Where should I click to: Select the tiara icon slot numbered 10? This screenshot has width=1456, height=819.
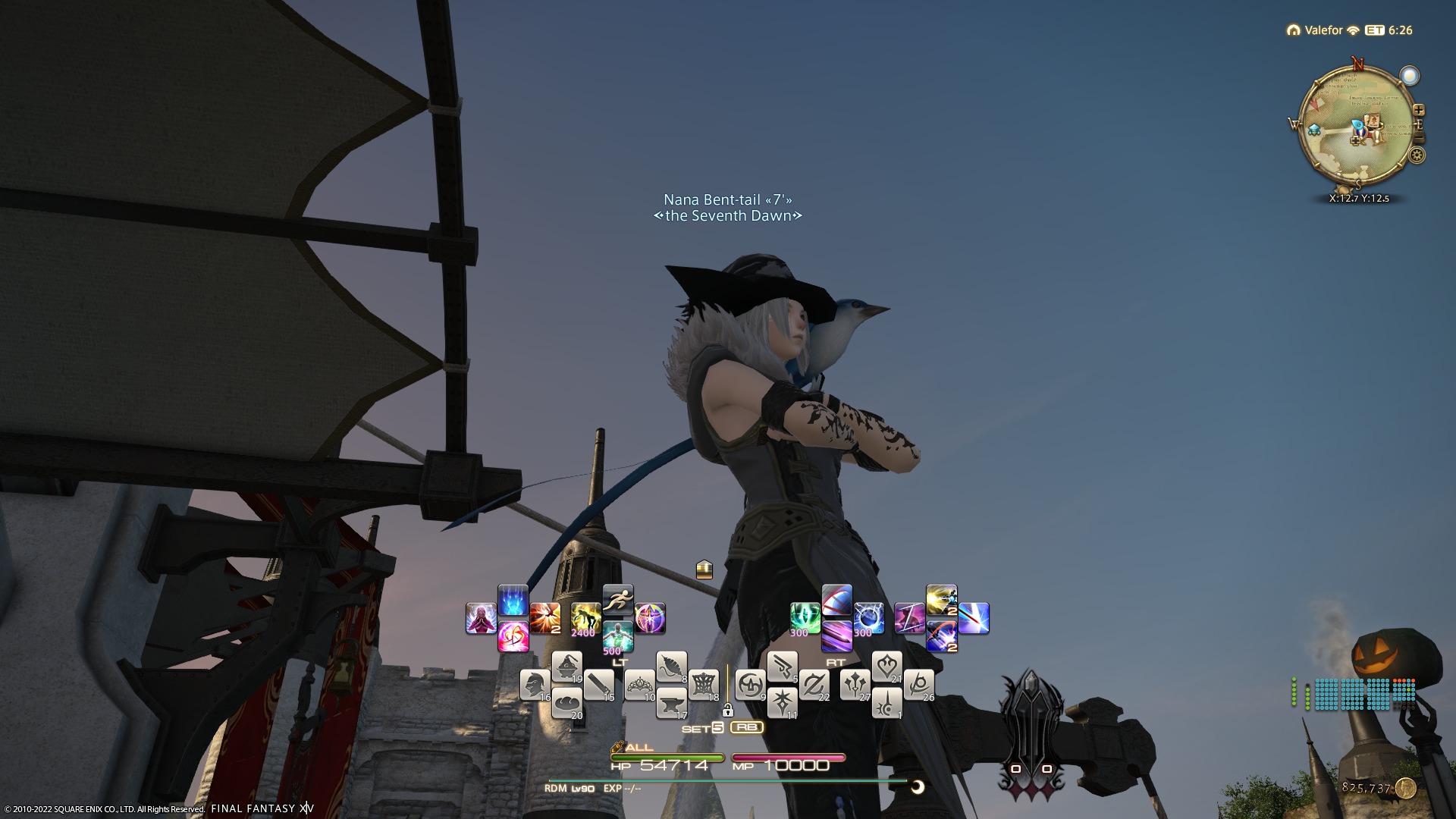639,685
